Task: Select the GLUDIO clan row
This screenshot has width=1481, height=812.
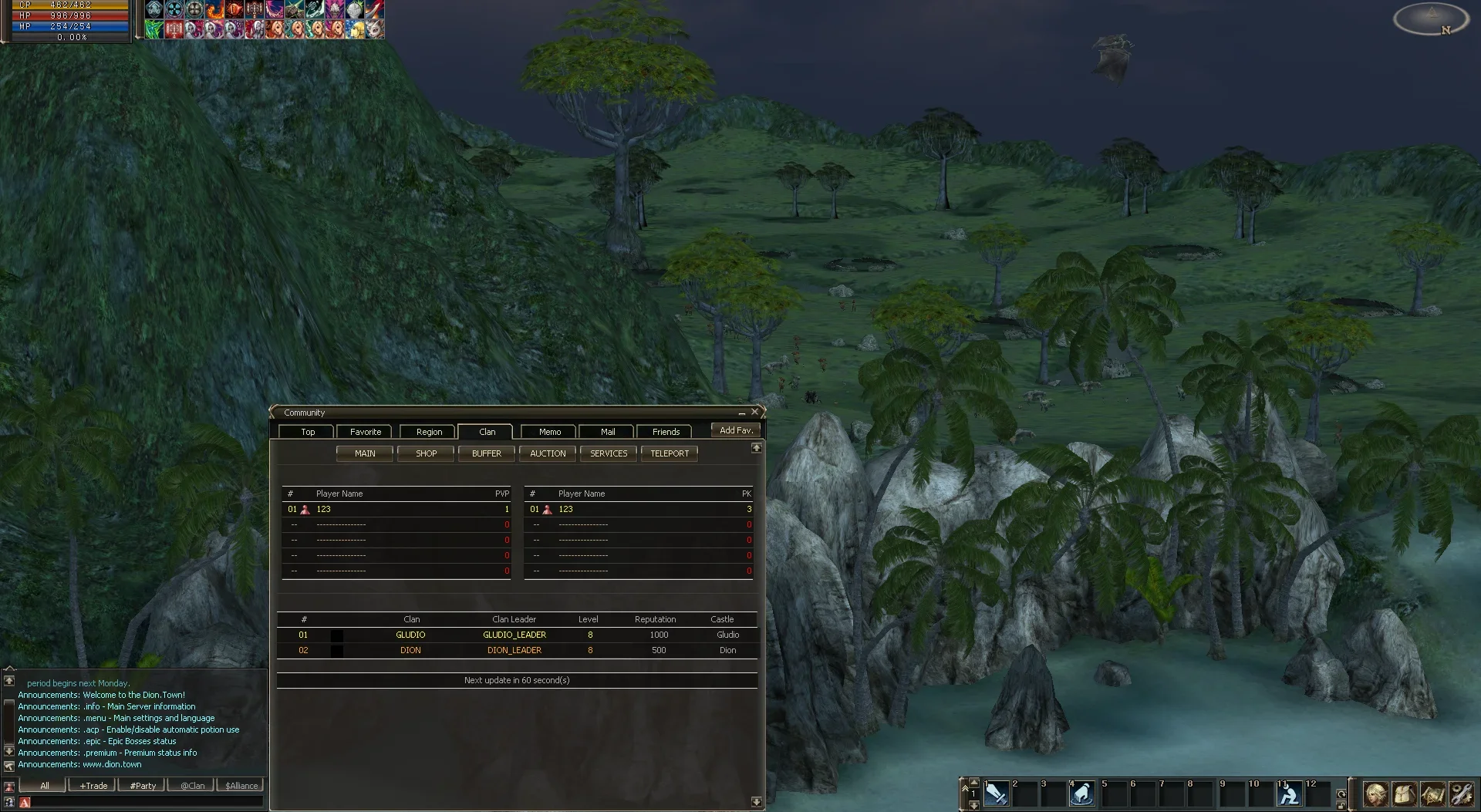Action: tap(410, 635)
